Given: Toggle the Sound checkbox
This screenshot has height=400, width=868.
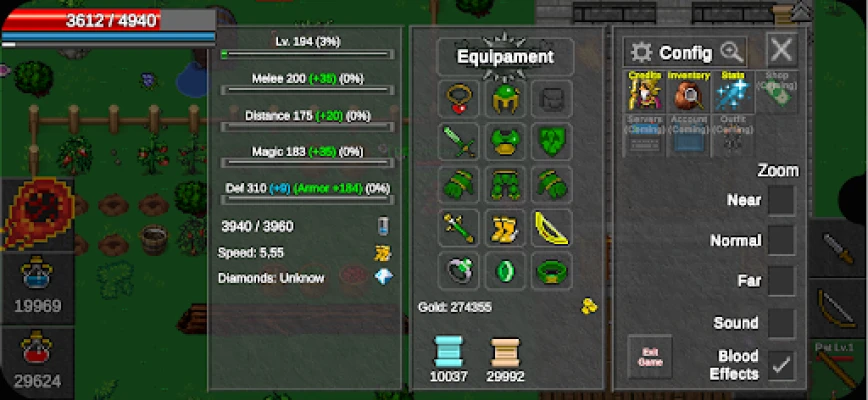Looking at the screenshot, I should (x=781, y=323).
